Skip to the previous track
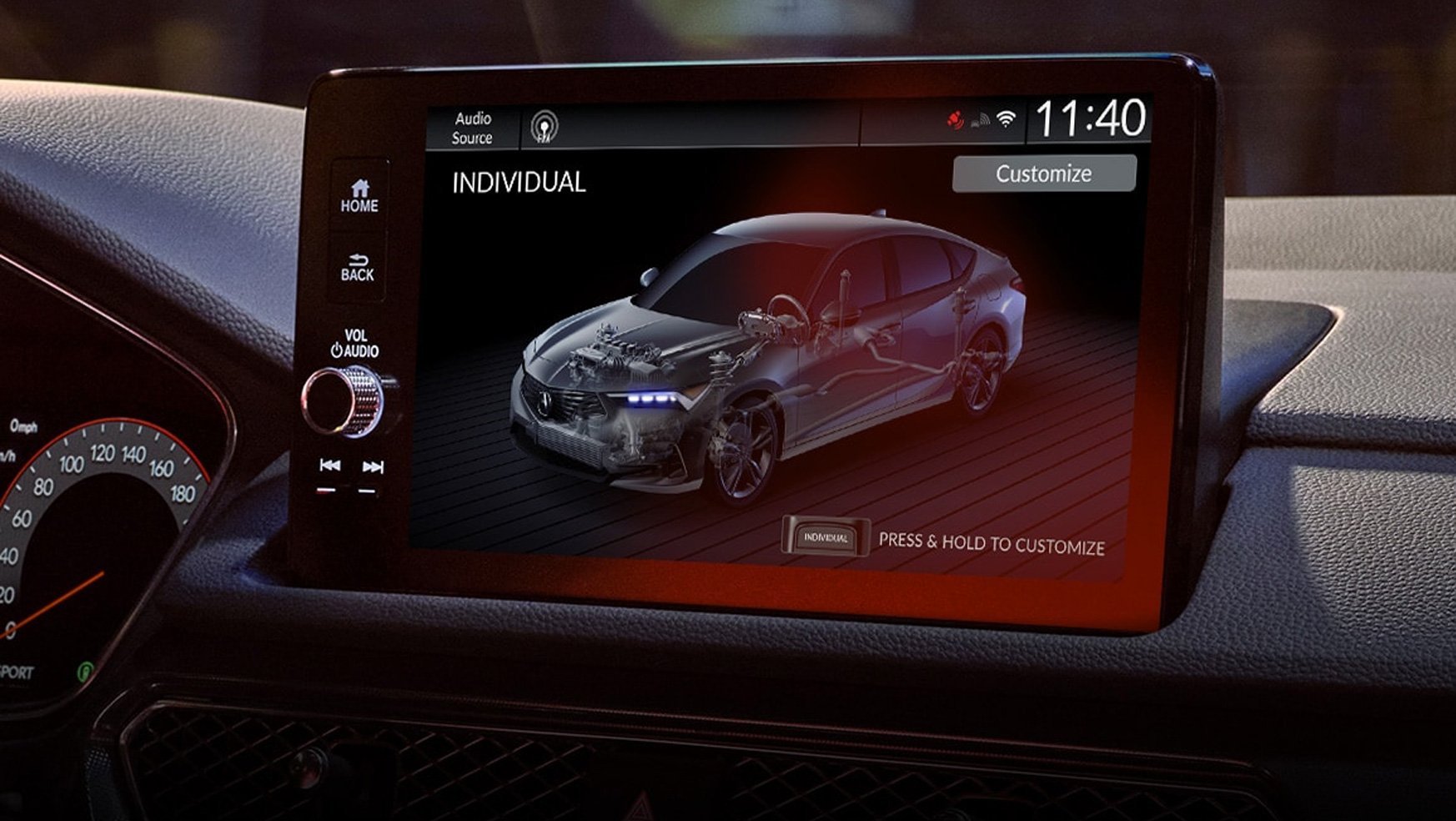This screenshot has width=1456, height=821. [330, 466]
